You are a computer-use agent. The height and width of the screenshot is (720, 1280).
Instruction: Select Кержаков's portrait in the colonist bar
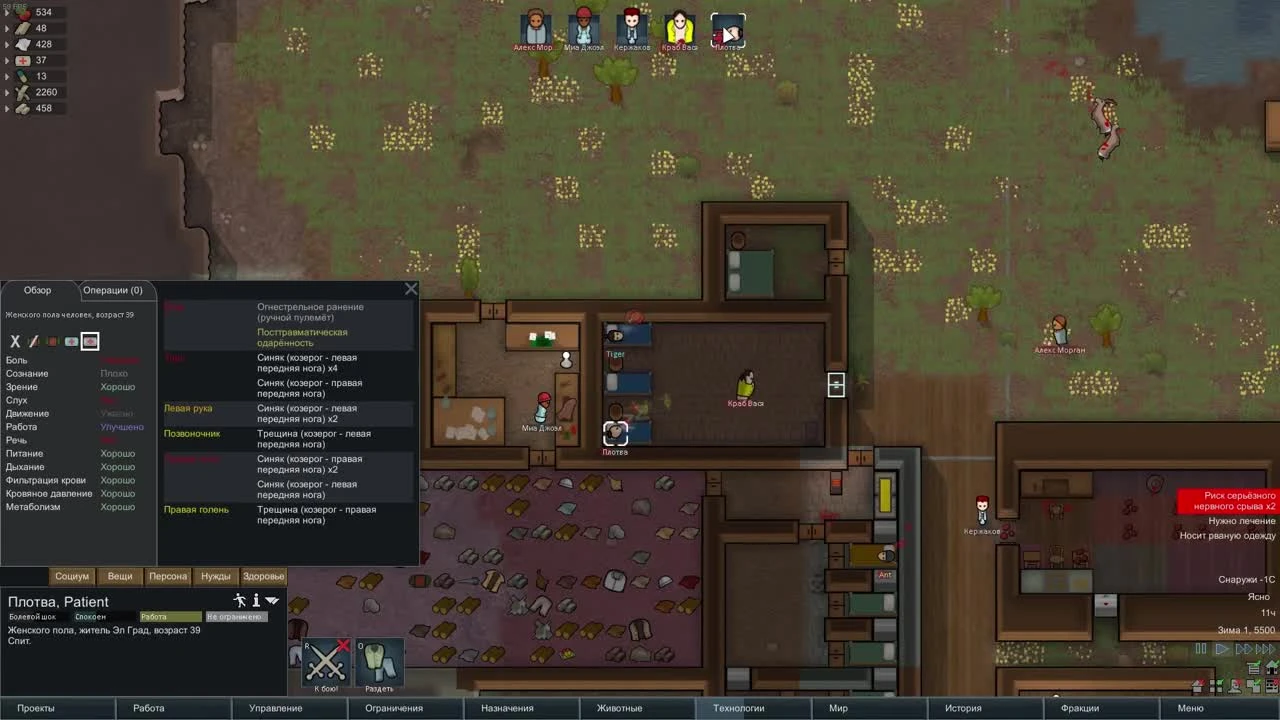tap(630, 25)
